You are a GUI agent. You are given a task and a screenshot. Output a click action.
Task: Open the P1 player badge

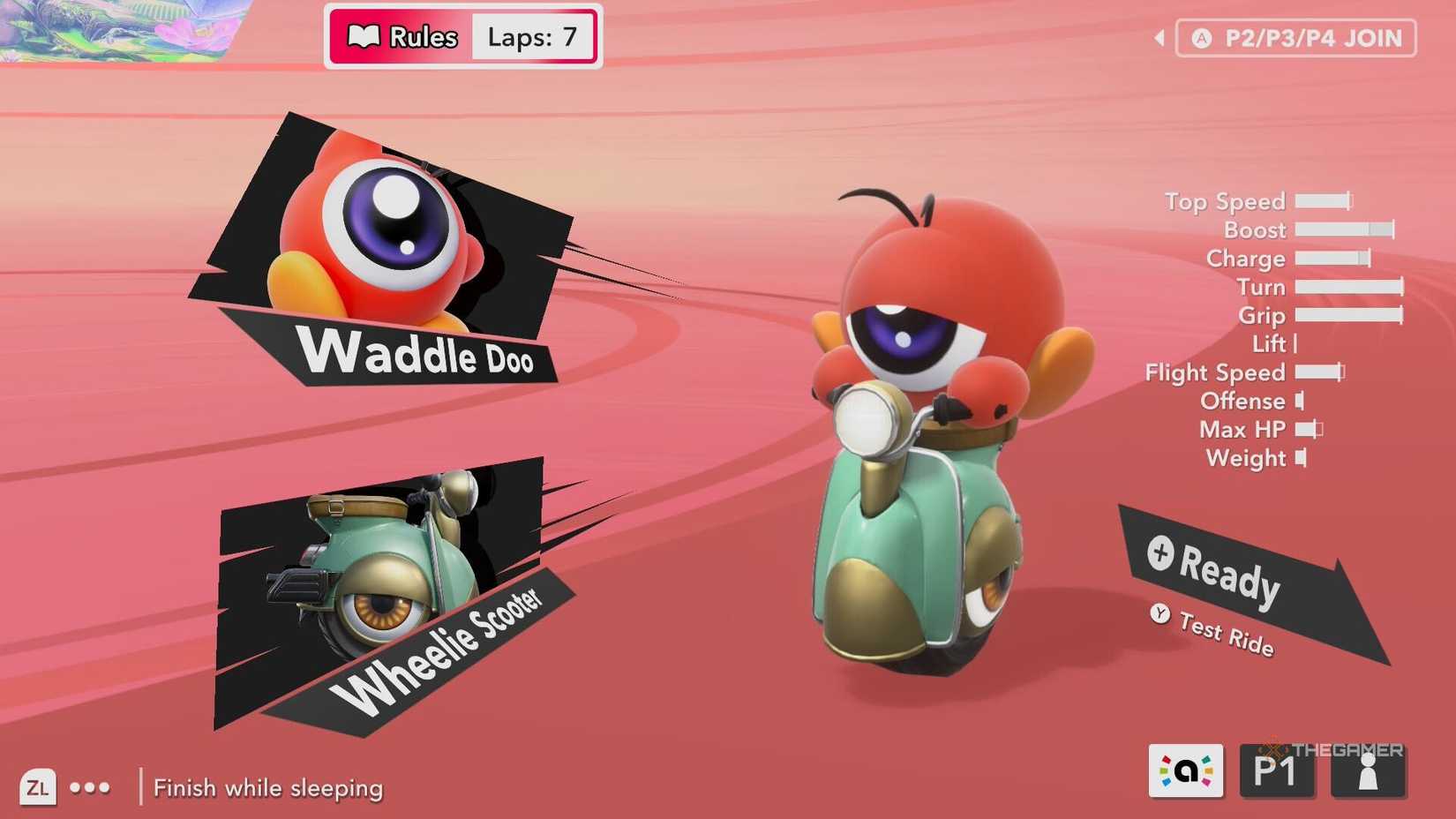pos(1278,770)
